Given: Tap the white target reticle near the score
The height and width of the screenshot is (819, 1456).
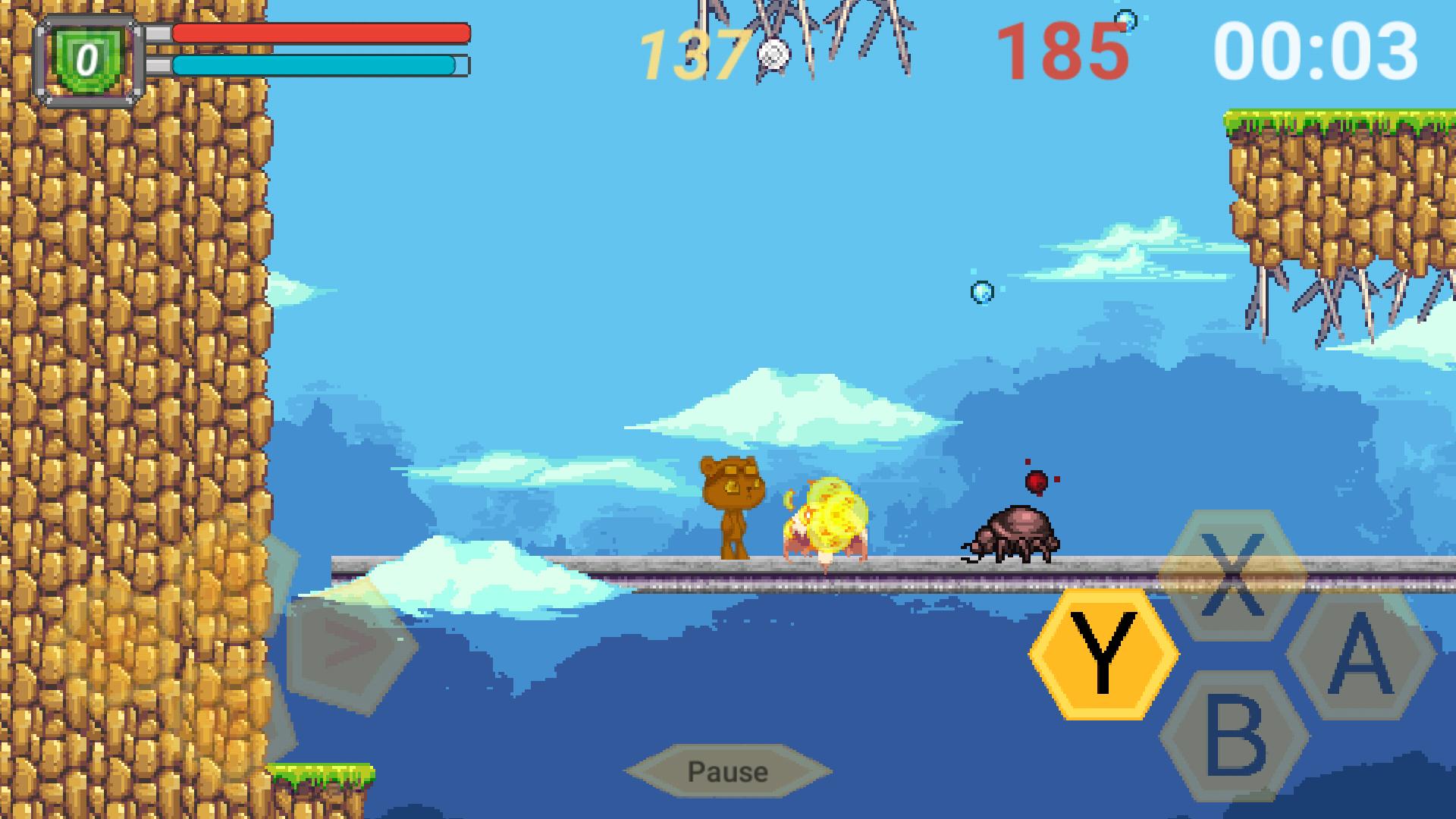Looking at the screenshot, I should tap(773, 53).
